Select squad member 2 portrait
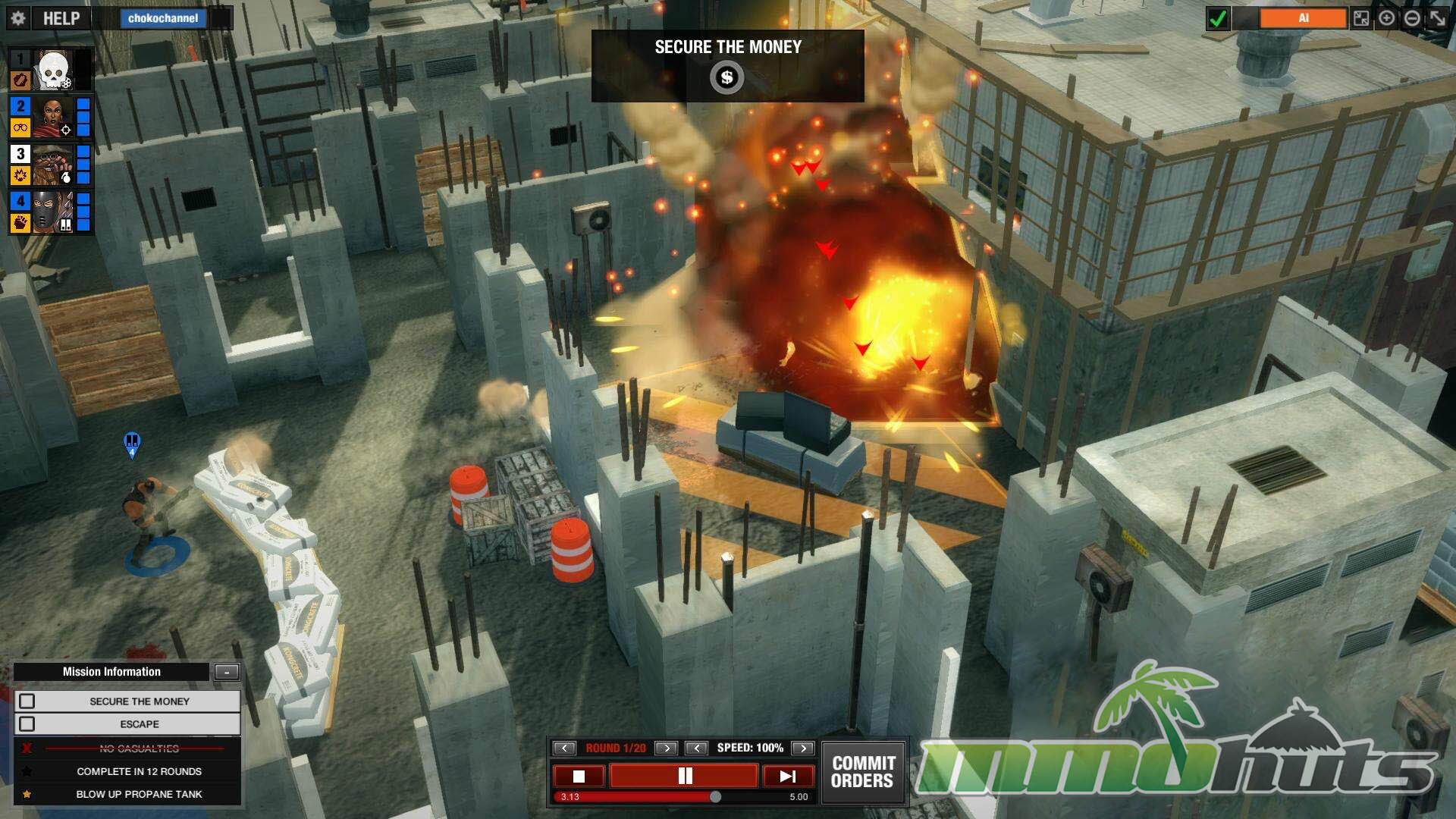The image size is (1456, 819). (x=53, y=118)
